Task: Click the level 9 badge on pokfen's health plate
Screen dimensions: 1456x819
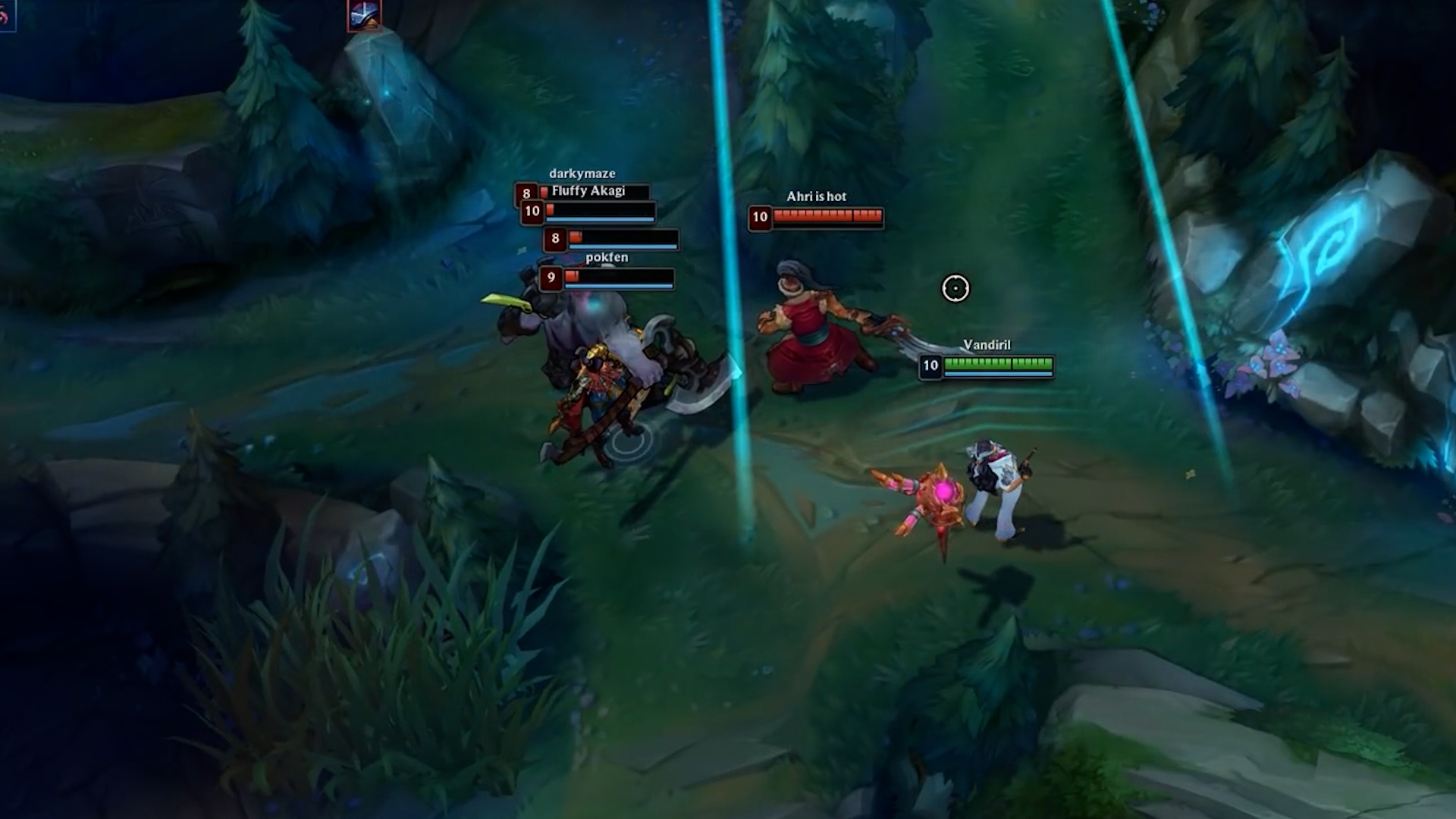Action: [x=552, y=279]
